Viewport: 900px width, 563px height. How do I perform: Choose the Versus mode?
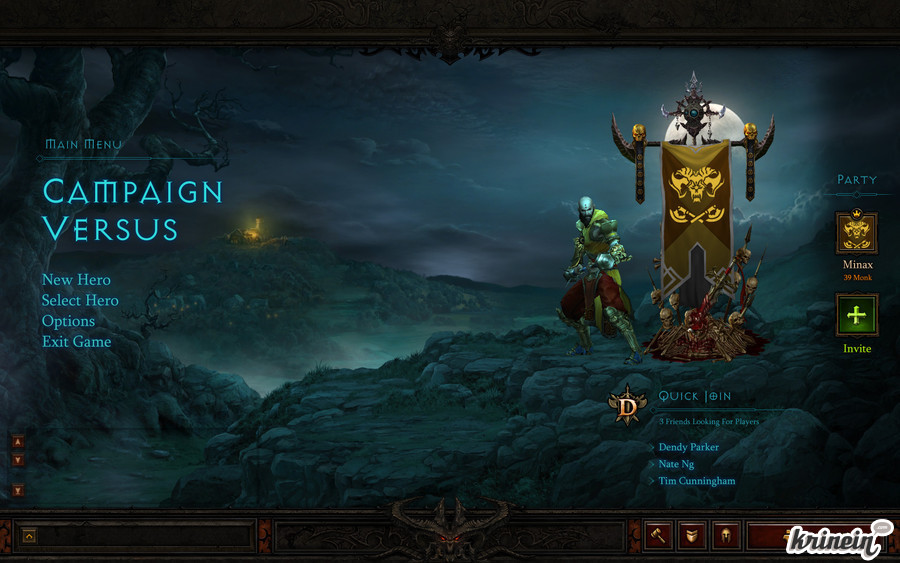point(110,229)
